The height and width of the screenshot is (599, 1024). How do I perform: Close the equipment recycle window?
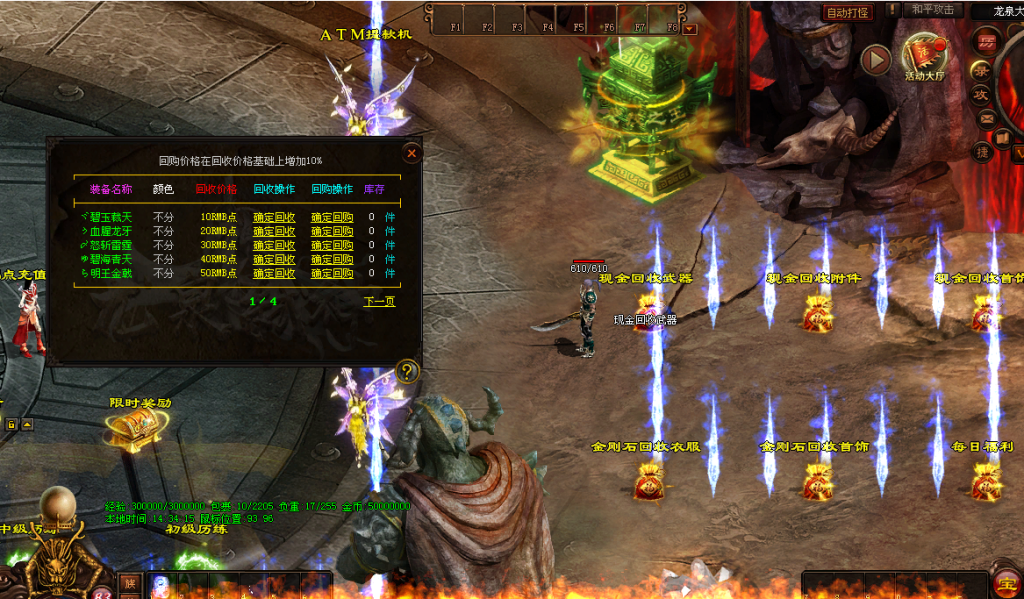411,153
